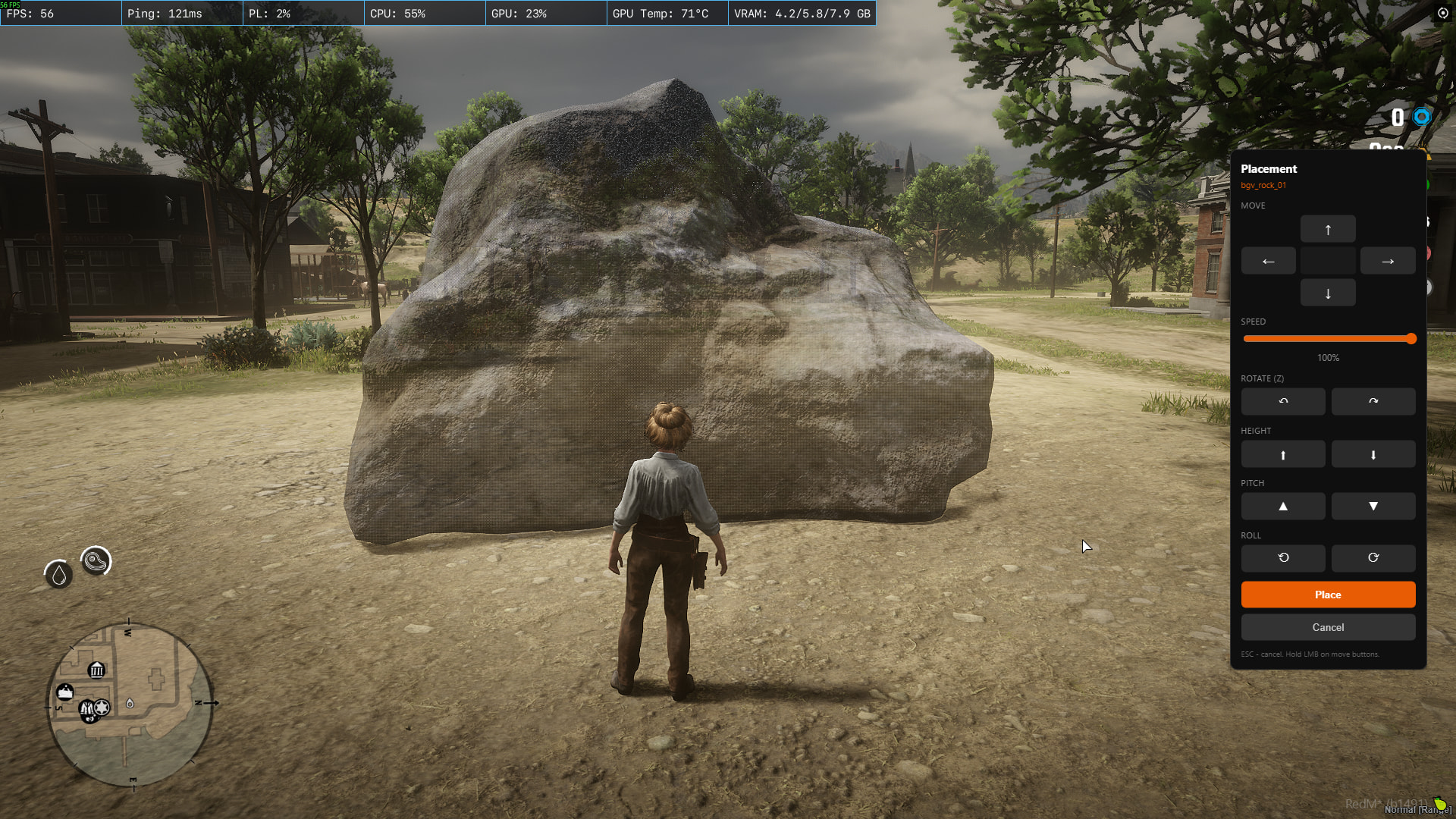Raise the object's height

(x=1283, y=454)
